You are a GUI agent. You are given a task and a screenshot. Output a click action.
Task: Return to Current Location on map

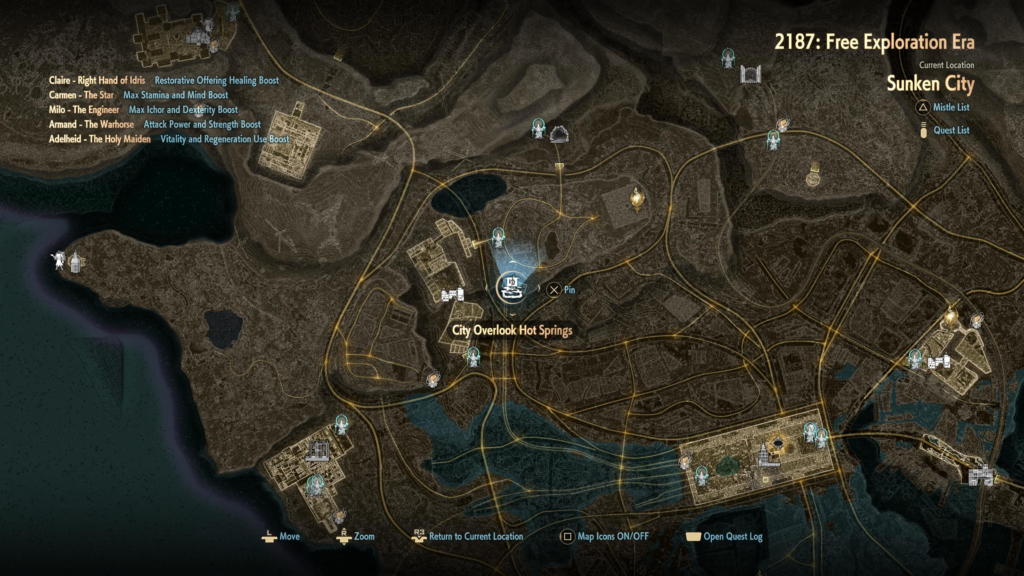point(466,537)
